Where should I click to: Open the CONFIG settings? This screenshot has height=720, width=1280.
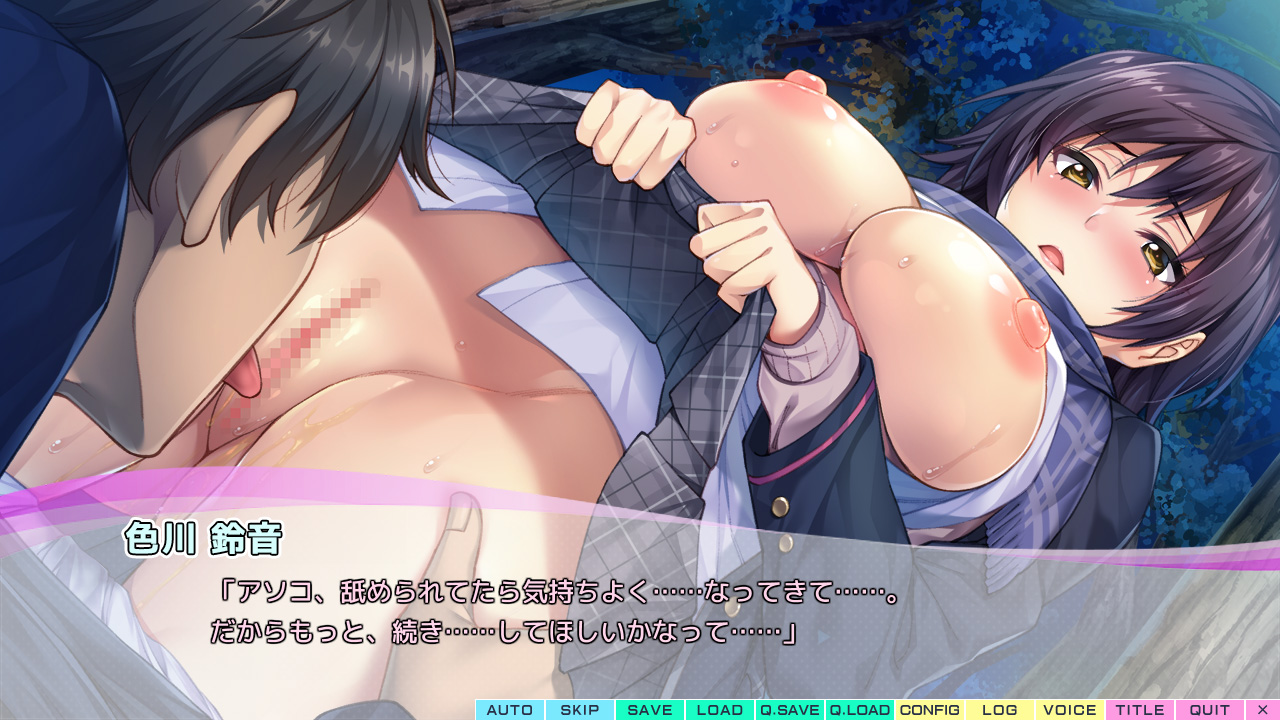tap(930, 710)
